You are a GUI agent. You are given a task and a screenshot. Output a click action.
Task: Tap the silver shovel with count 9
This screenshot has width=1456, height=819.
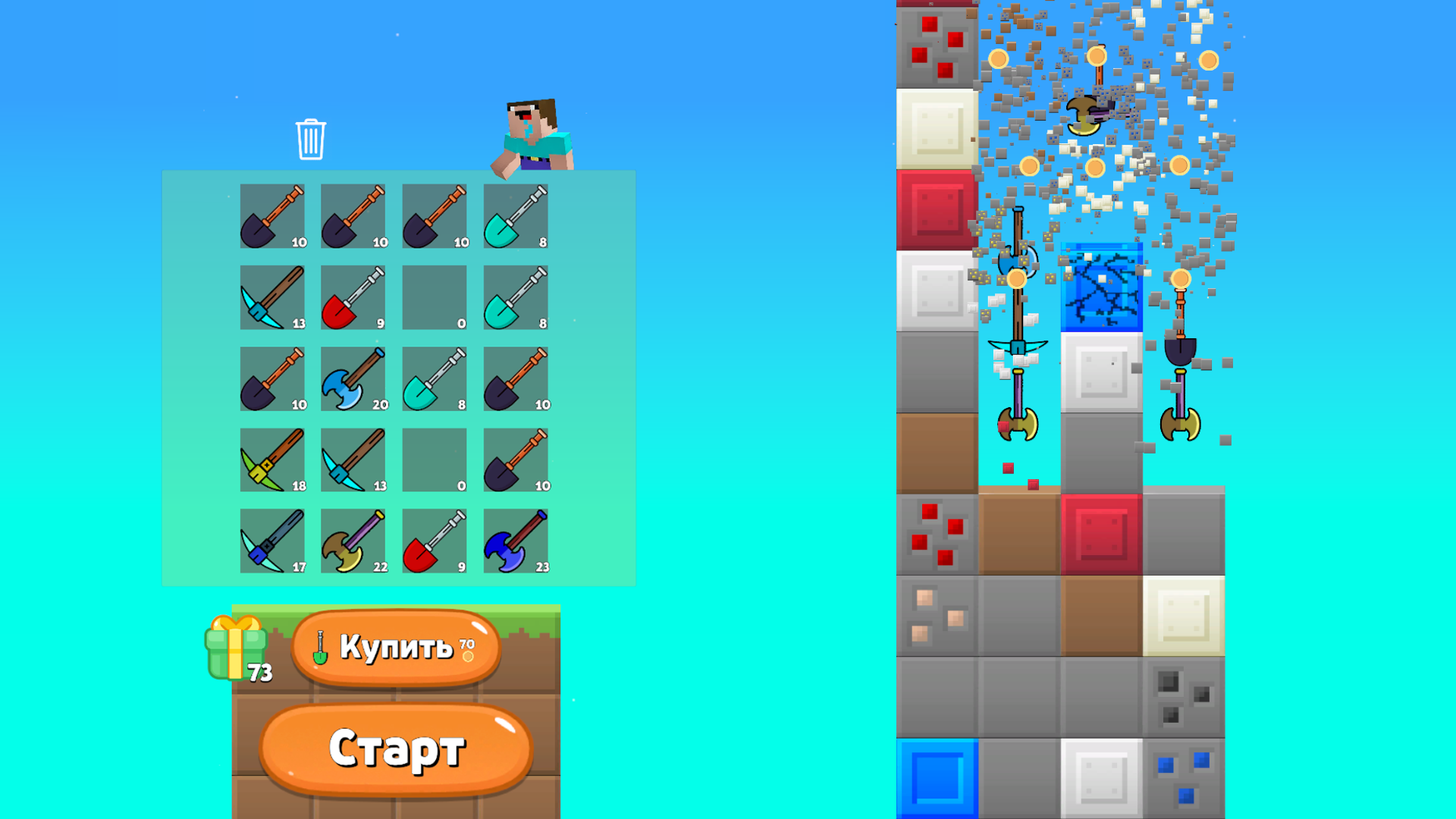(x=435, y=539)
